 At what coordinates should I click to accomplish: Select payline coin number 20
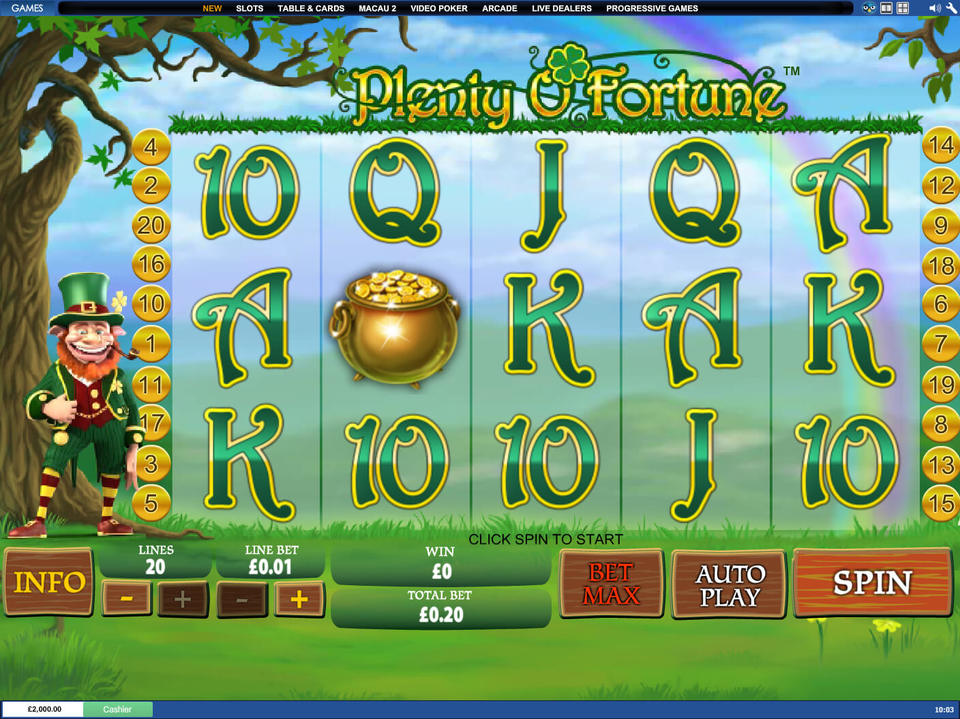coord(151,226)
